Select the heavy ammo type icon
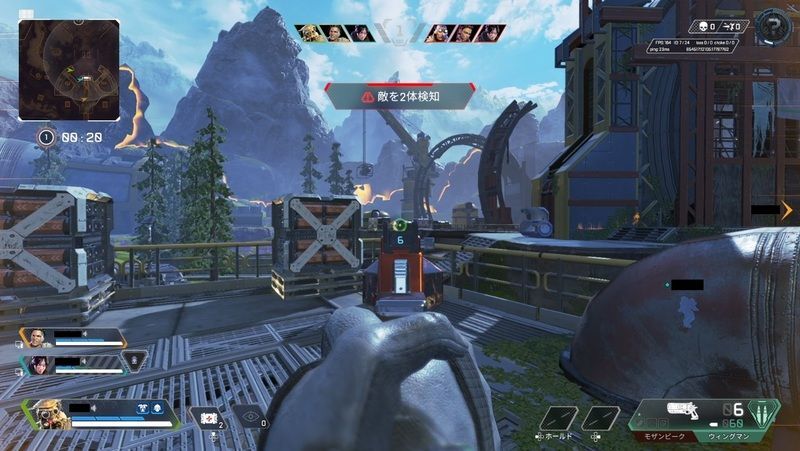The image size is (800, 451). (765, 412)
